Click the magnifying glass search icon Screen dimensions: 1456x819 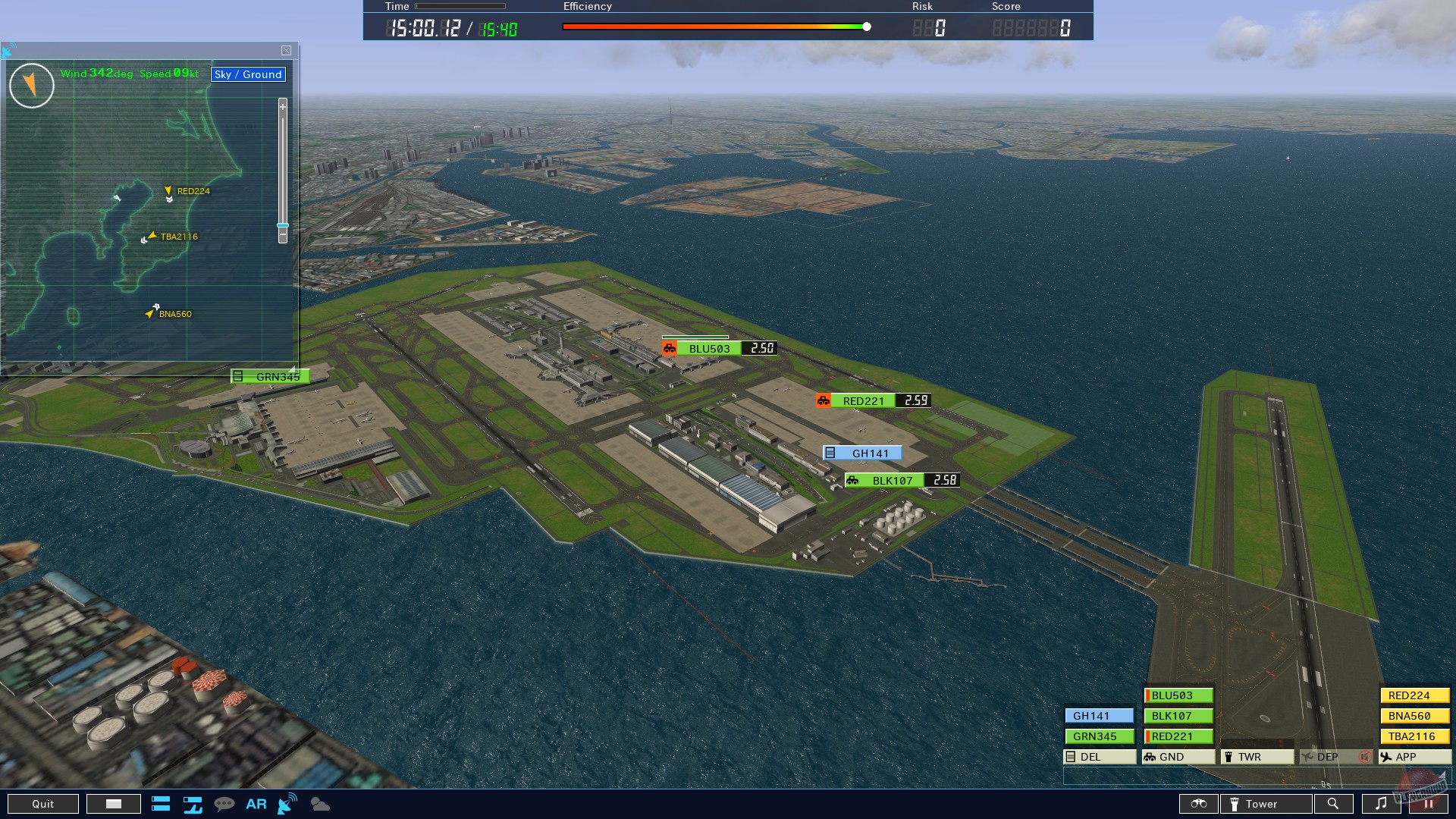[x=1333, y=804]
